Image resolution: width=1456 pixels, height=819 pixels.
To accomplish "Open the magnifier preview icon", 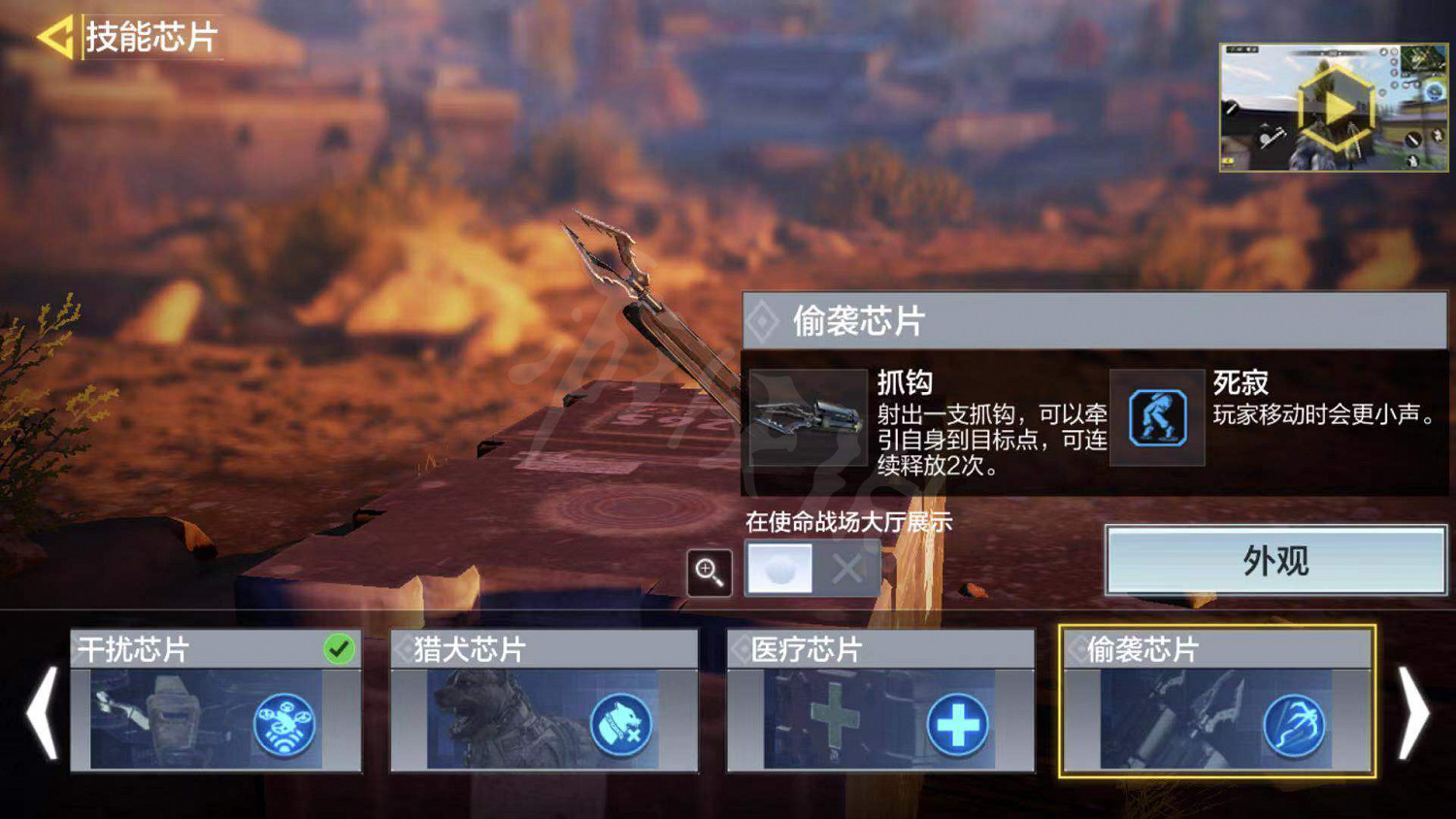I will (x=710, y=573).
